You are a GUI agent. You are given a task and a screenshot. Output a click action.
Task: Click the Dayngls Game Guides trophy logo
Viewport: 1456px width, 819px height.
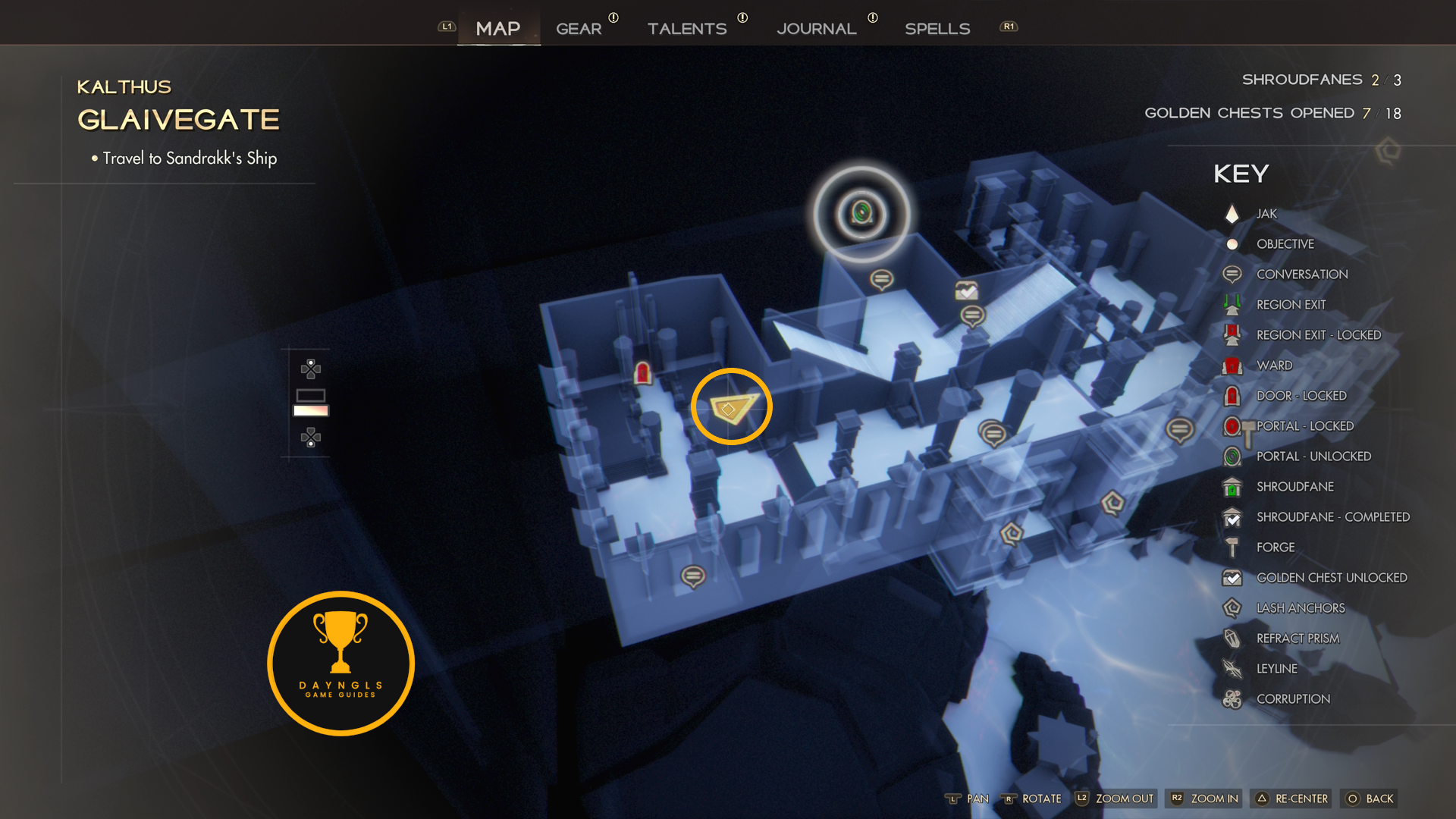coord(341,664)
